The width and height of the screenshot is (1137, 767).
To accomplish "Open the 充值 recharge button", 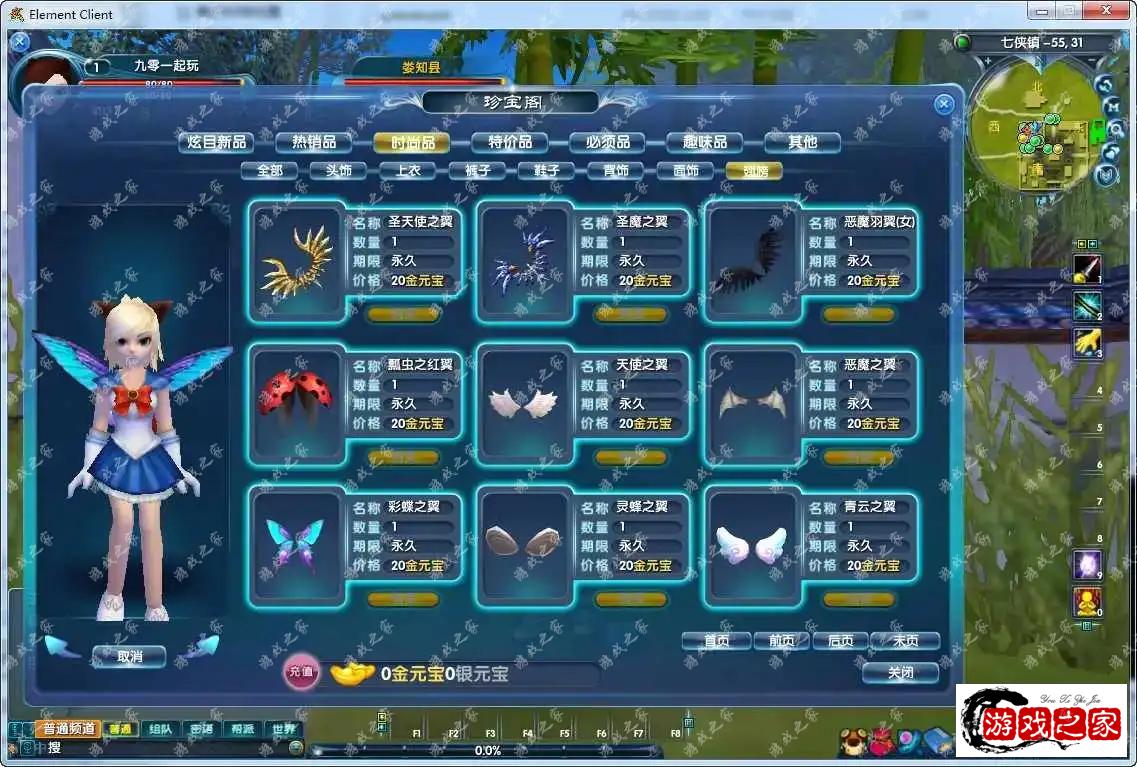I will pyautogui.click(x=301, y=673).
